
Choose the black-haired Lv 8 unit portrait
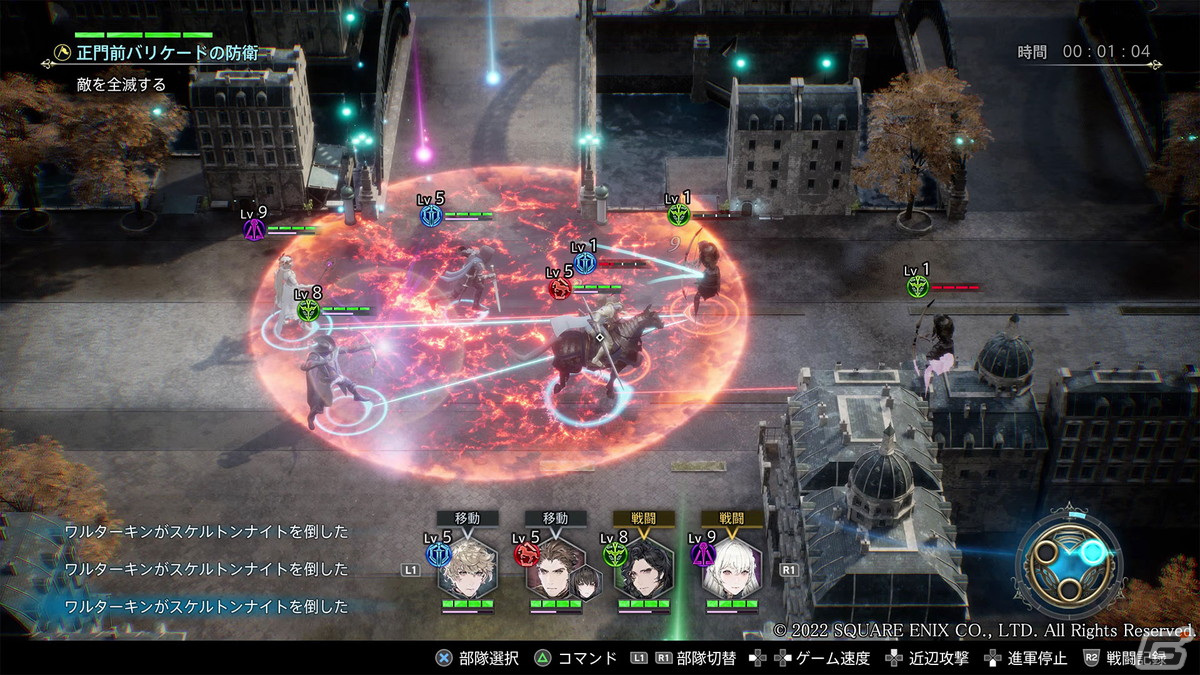tap(643, 567)
